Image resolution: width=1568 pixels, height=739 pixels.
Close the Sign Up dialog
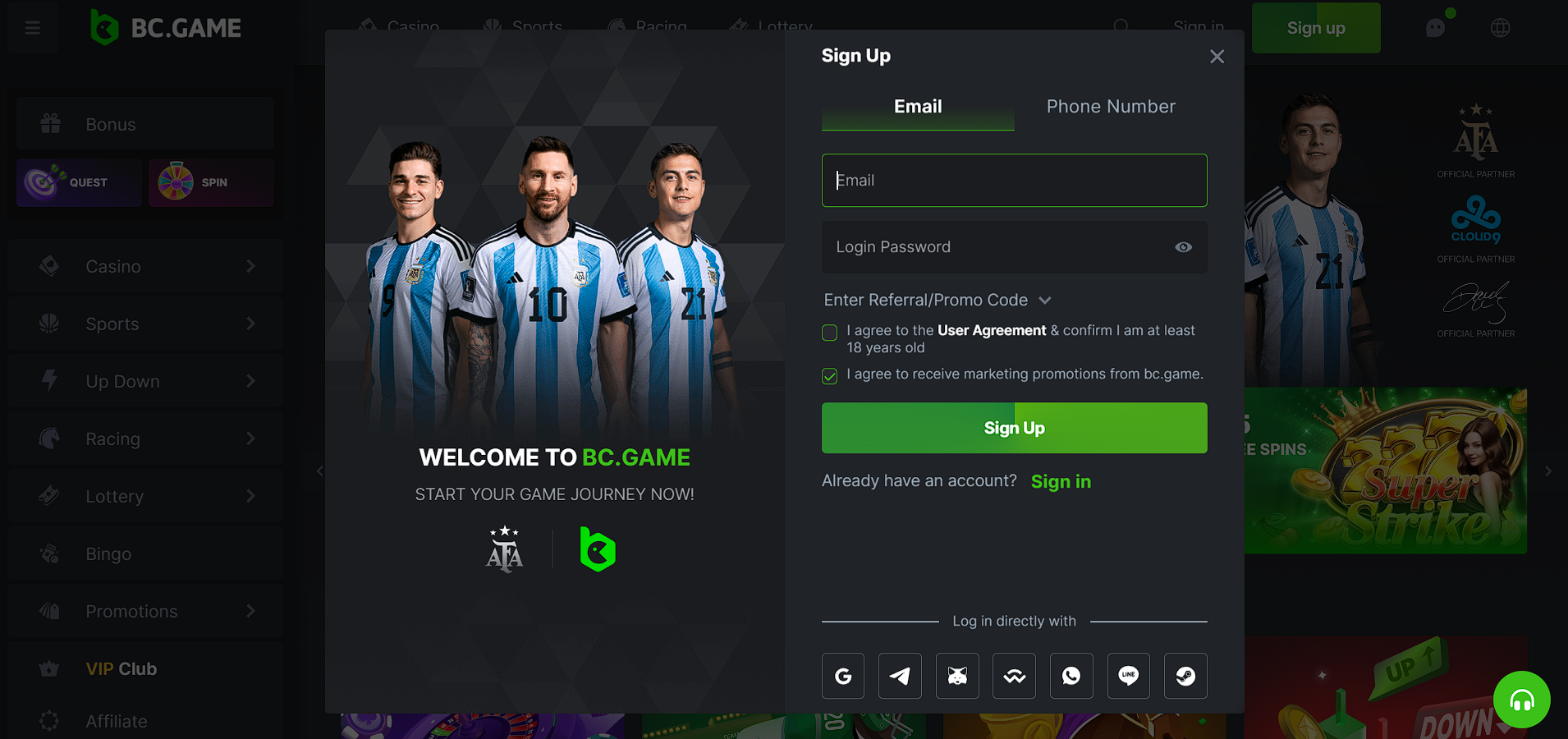point(1217,57)
